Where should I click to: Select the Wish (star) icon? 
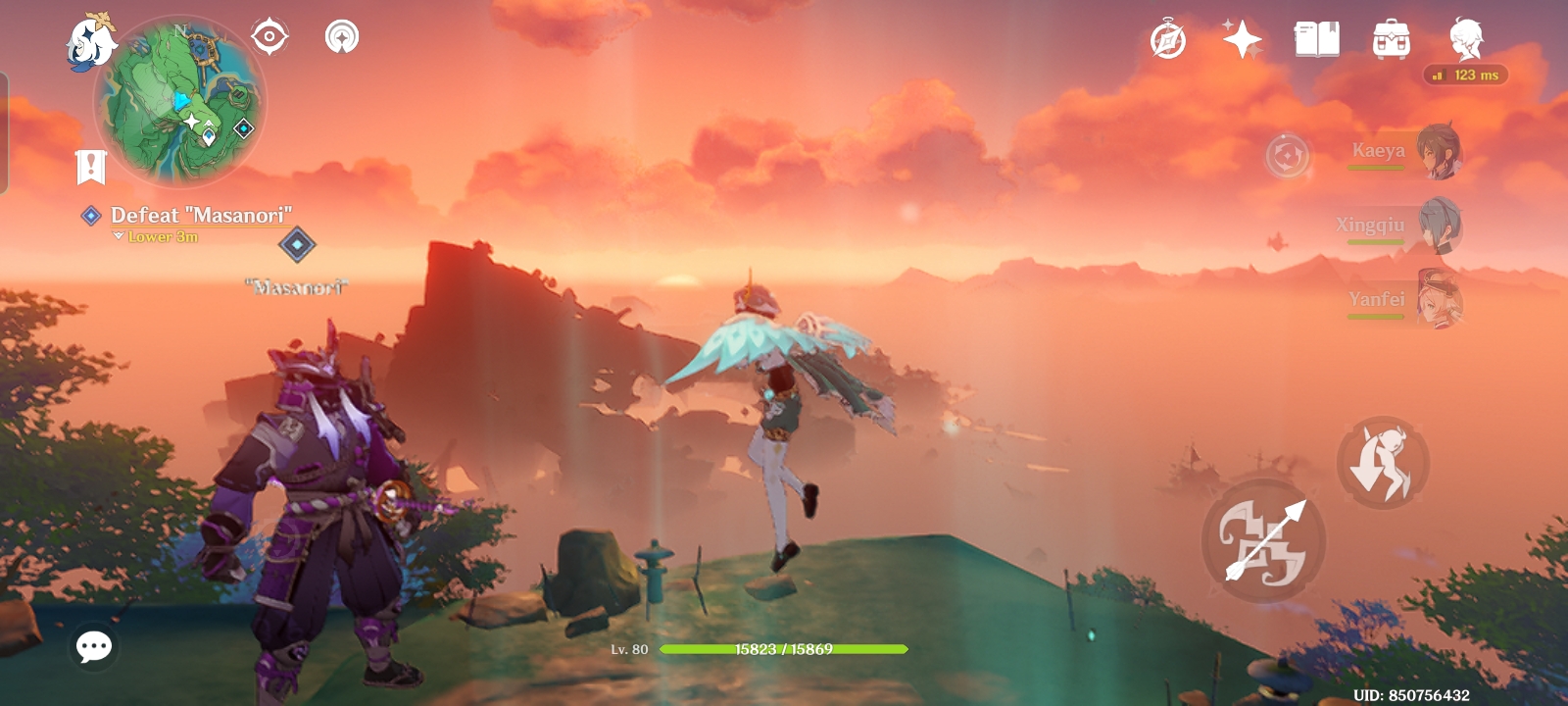tap(1243, 39)
